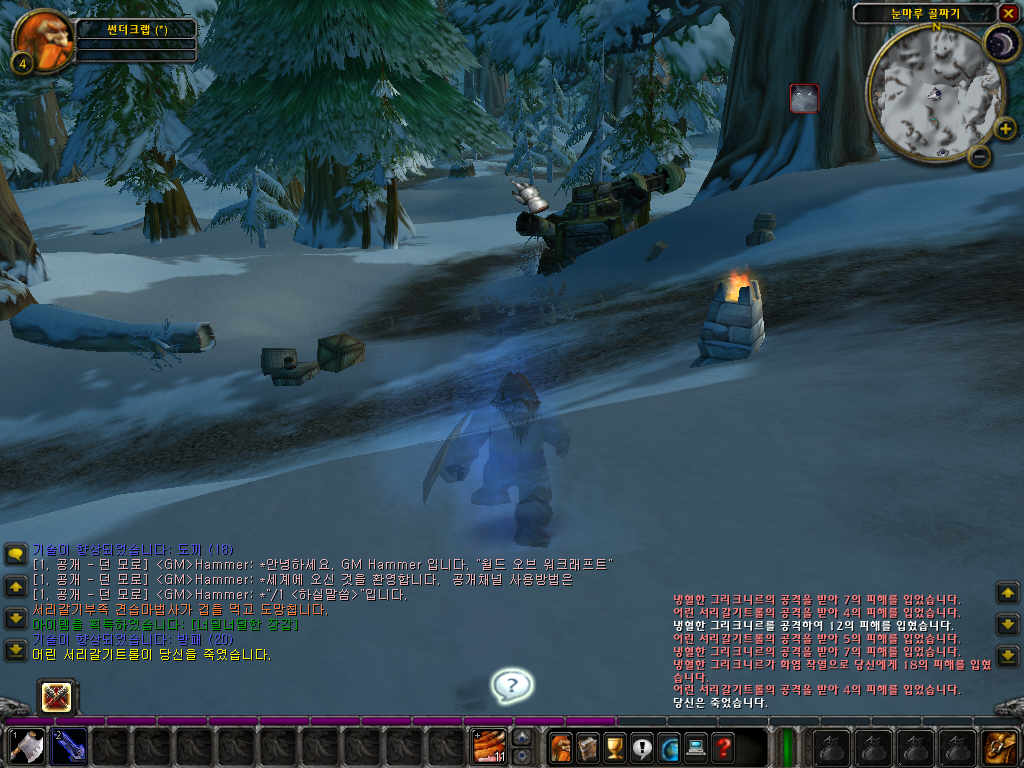Image resolution: width=1024 pixels, height=768 pixels.
Task: Select the ghost debuff icon
Action: pos(804,98)
